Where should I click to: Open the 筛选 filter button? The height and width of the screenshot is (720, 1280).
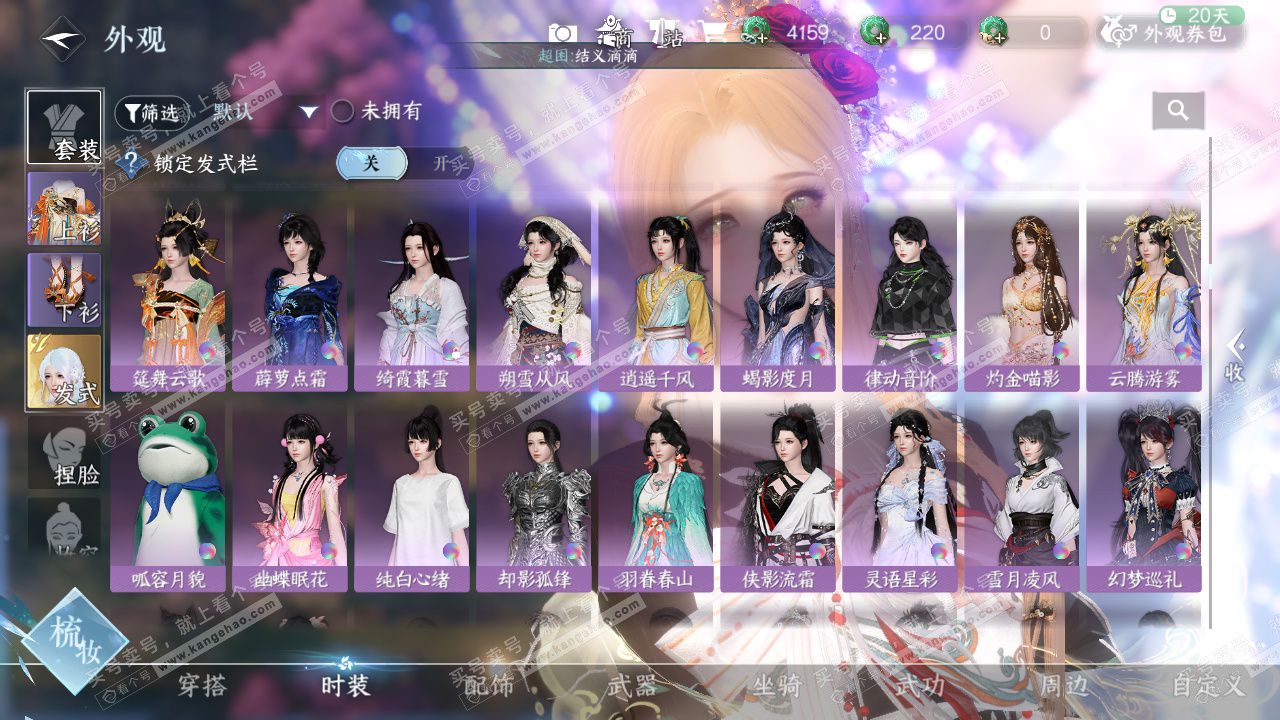(x=152, y=113)
